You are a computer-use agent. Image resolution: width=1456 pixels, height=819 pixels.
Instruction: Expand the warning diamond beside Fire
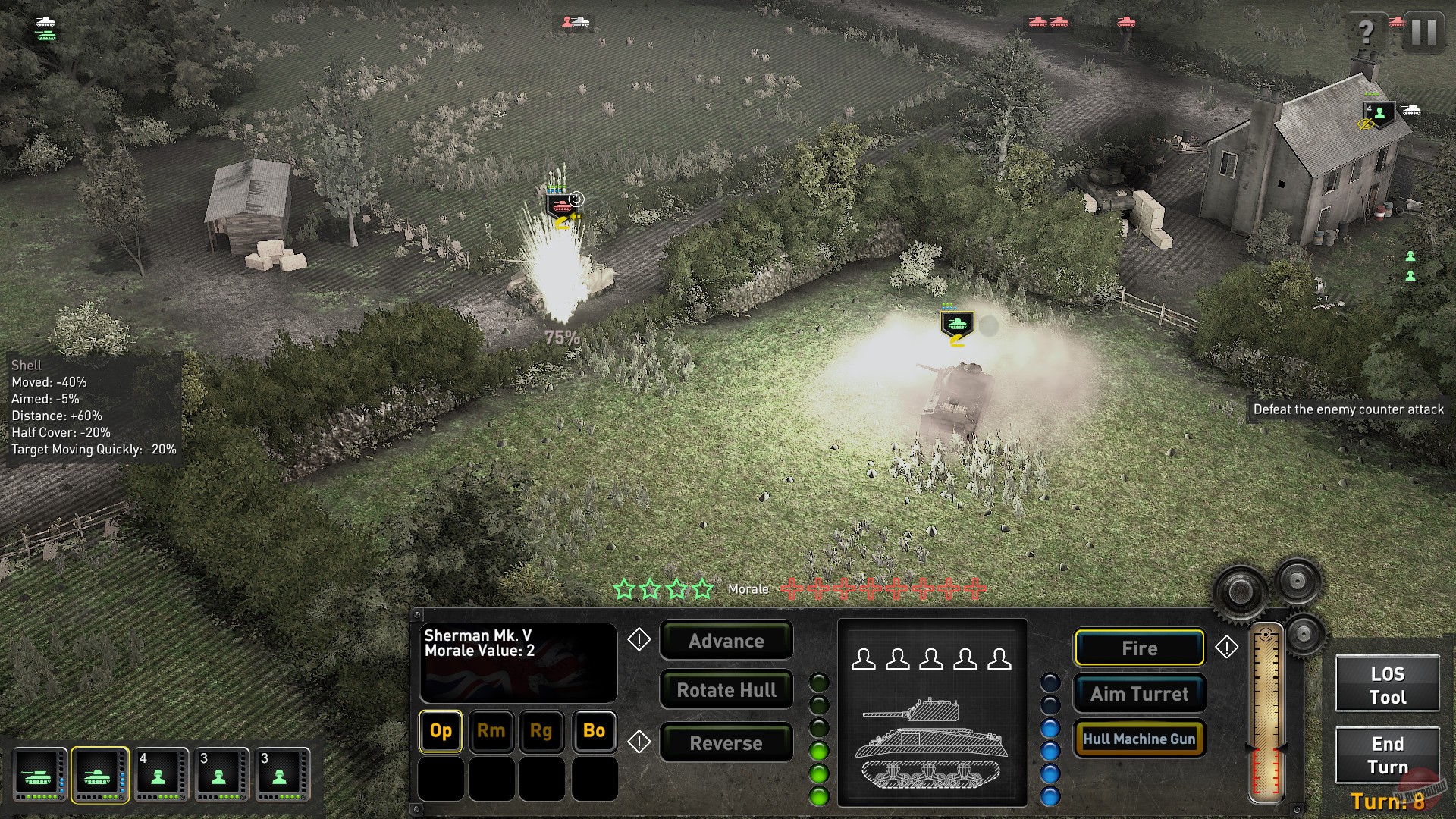point(1228,648)
